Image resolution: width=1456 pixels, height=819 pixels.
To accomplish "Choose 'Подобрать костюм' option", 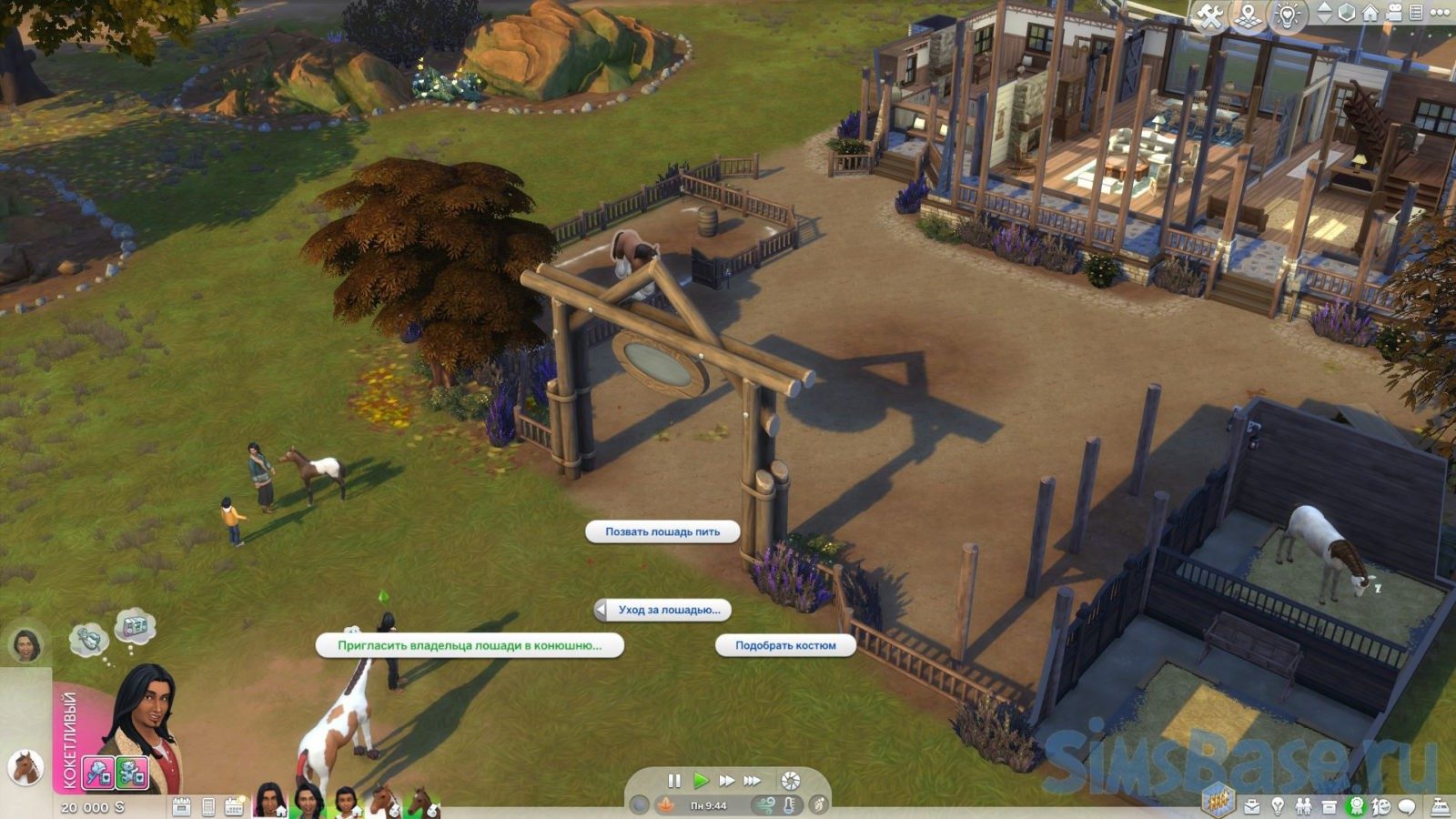I will 785,645.
